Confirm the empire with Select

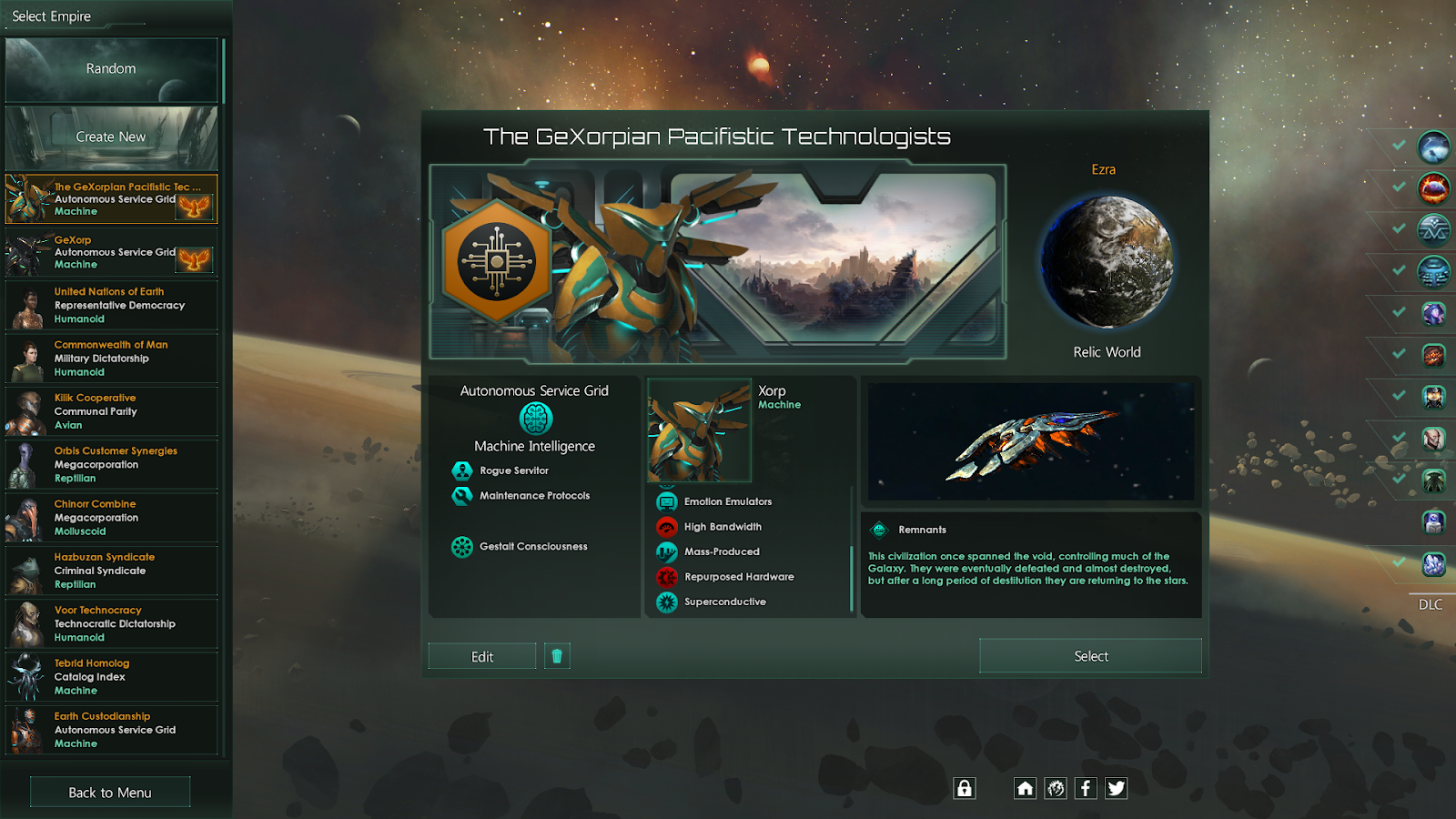[x=1090, y=656]
